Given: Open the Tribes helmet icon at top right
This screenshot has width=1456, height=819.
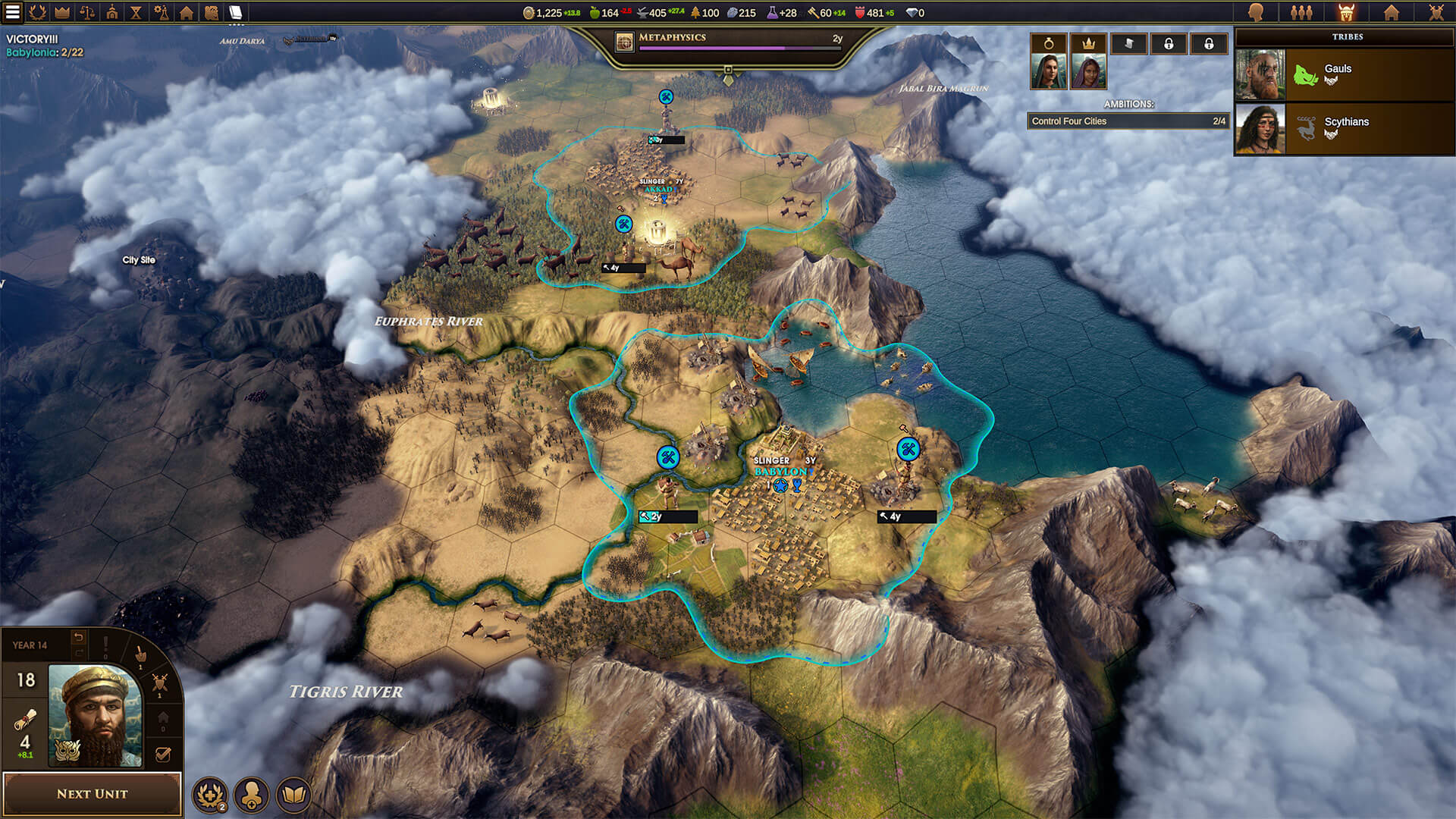Looking at the screenshot, I should 1348,12.
